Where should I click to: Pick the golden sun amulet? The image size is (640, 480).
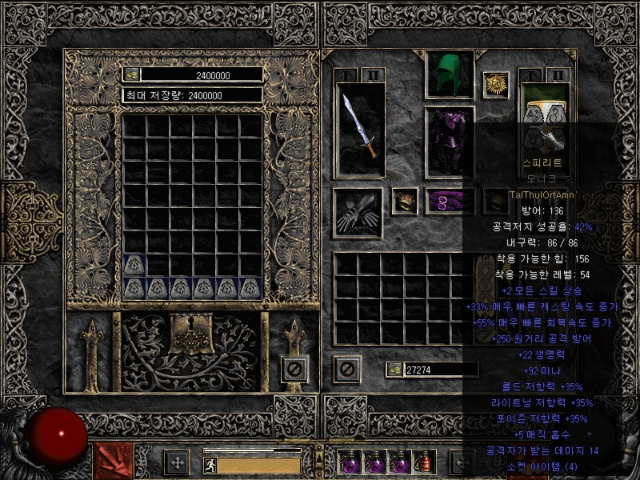tap(494, 84)
